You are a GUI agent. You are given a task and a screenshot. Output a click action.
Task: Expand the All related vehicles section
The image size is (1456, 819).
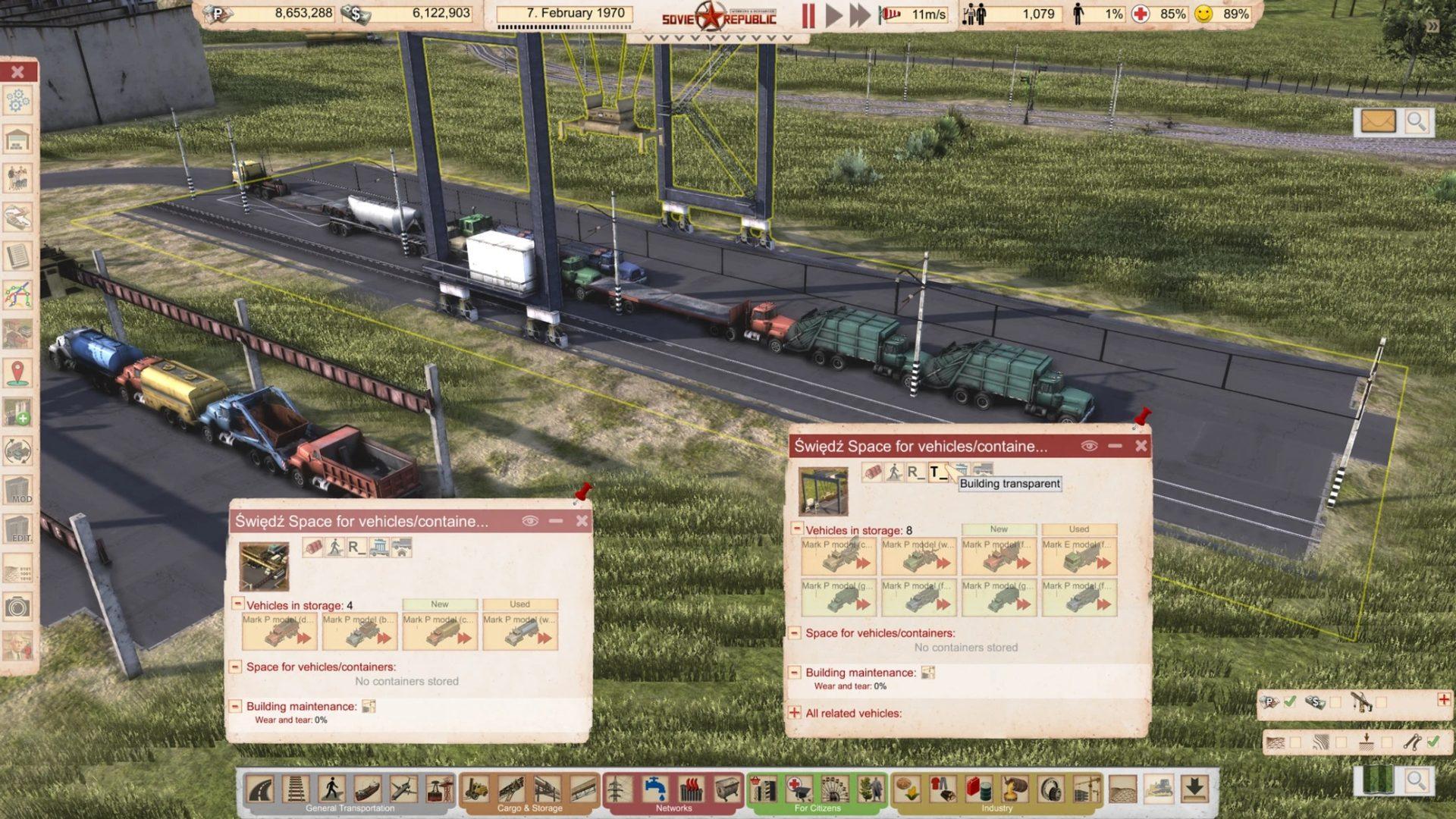(x=795, y=713)
